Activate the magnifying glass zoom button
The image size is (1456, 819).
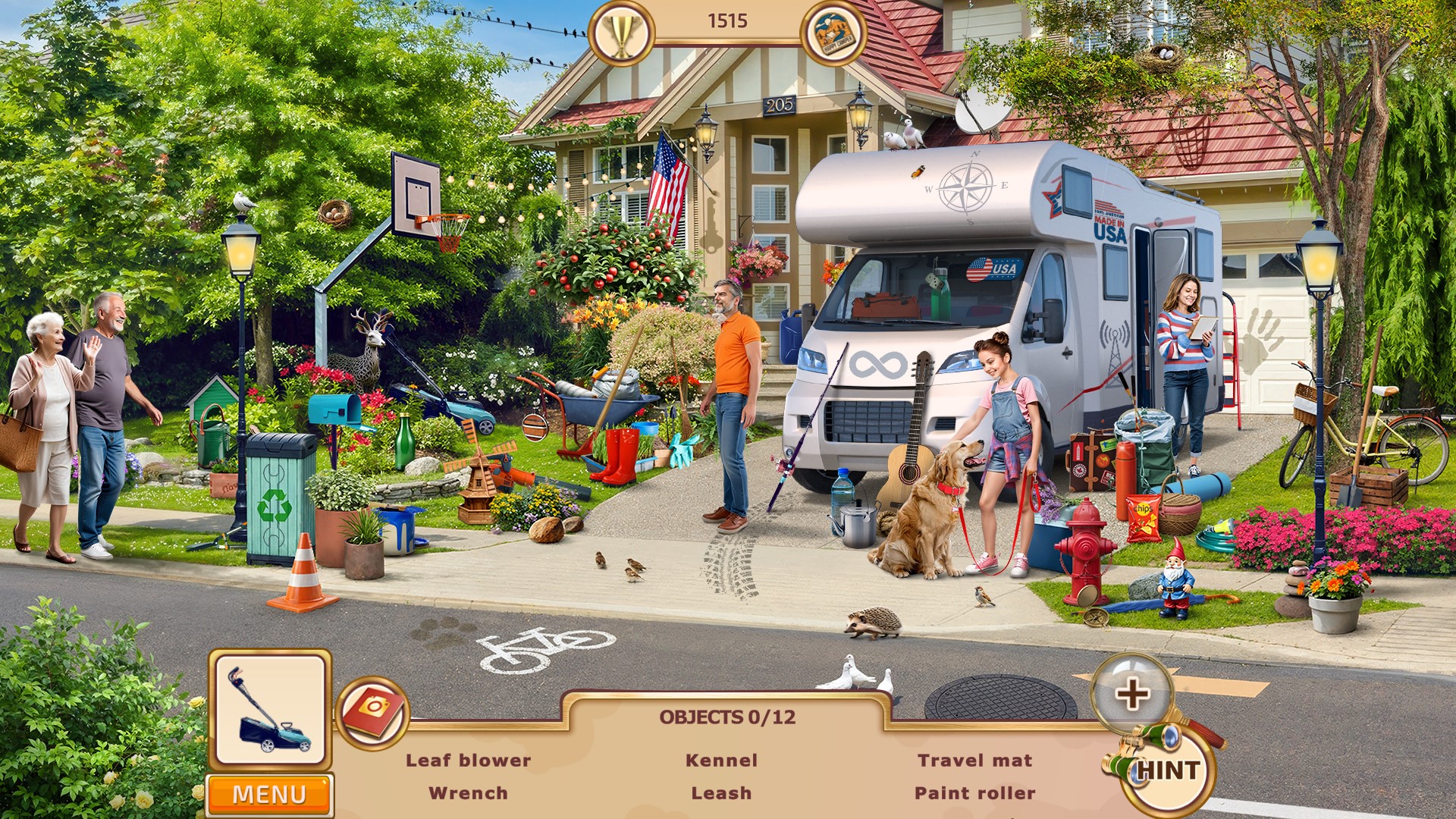tap(1131, 693)
